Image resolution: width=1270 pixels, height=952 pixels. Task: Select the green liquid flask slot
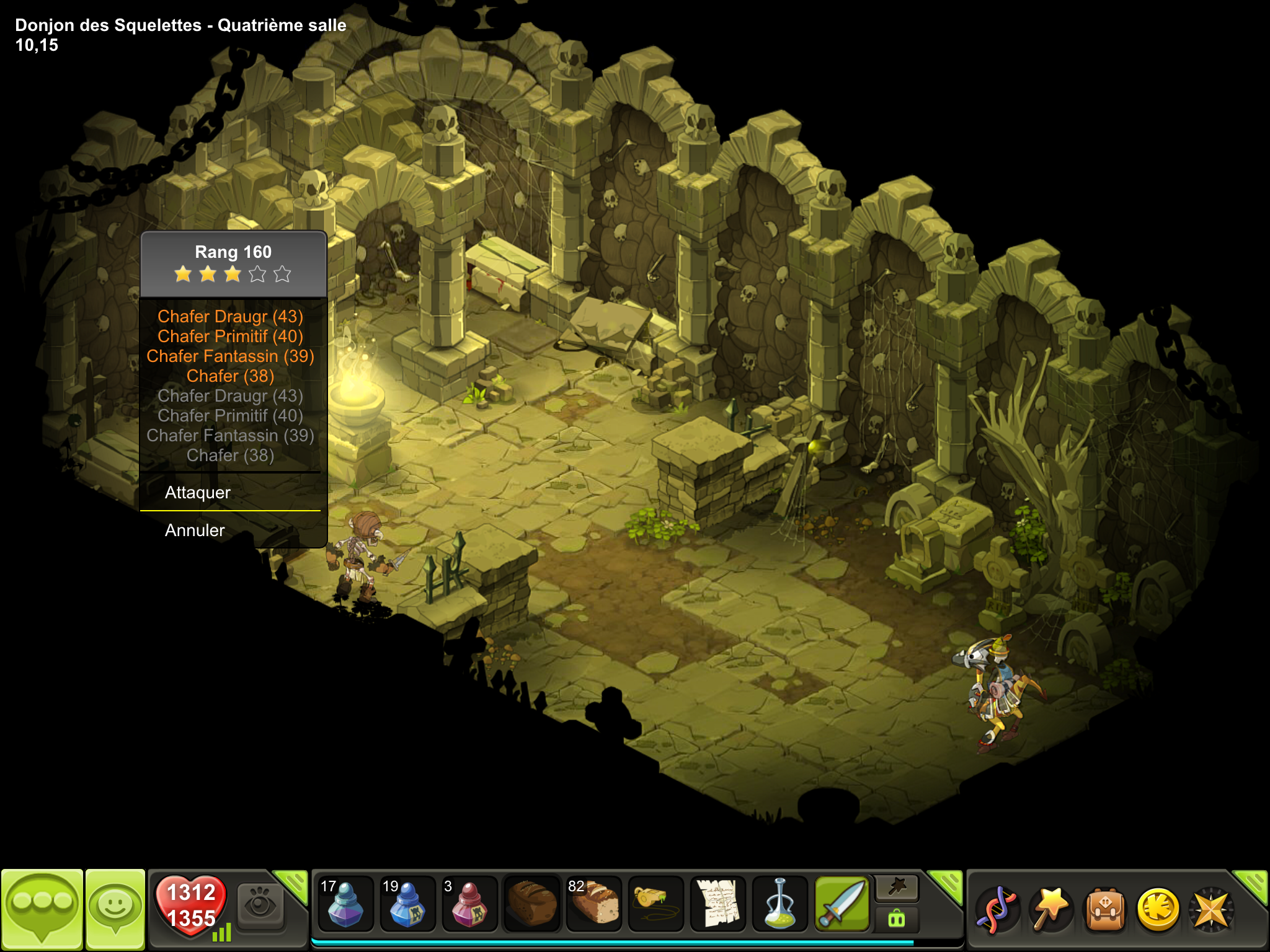(x=779, y=905)
